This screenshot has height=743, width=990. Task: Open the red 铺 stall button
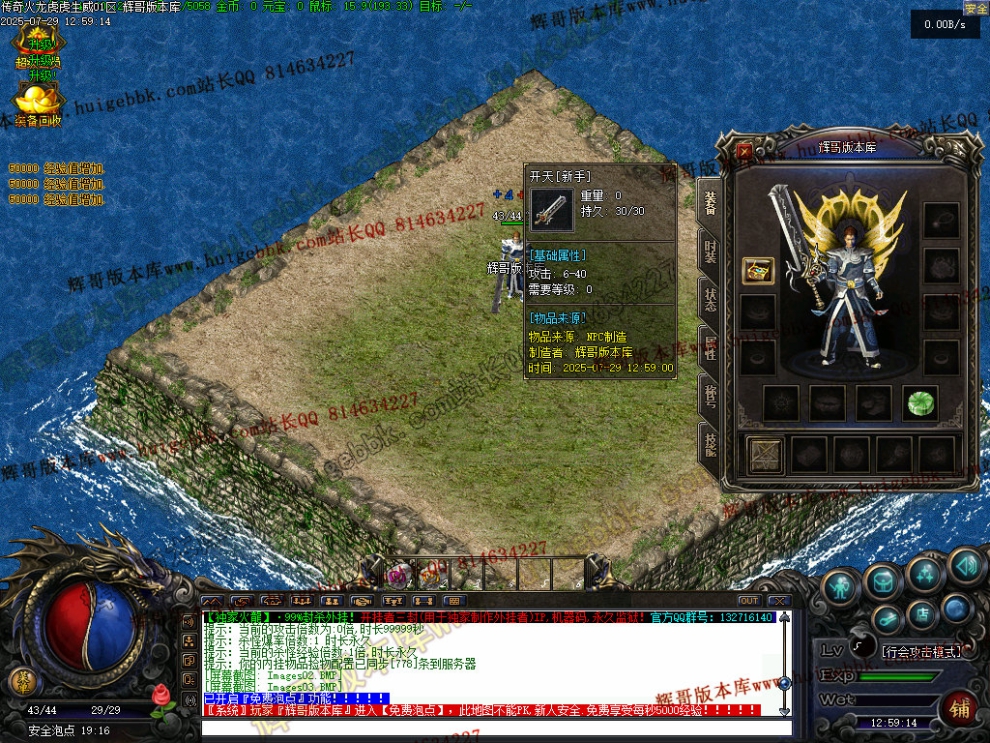click(960, 710)
